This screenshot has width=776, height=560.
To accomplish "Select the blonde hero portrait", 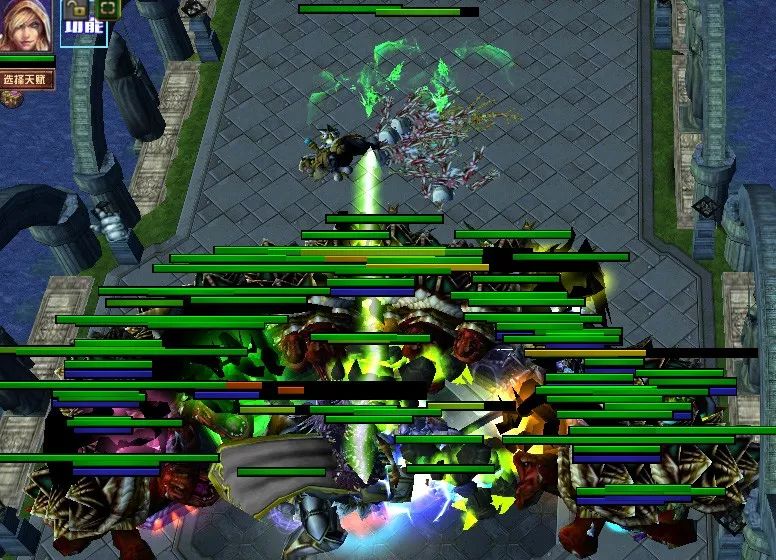I will (x=26, y=27).
